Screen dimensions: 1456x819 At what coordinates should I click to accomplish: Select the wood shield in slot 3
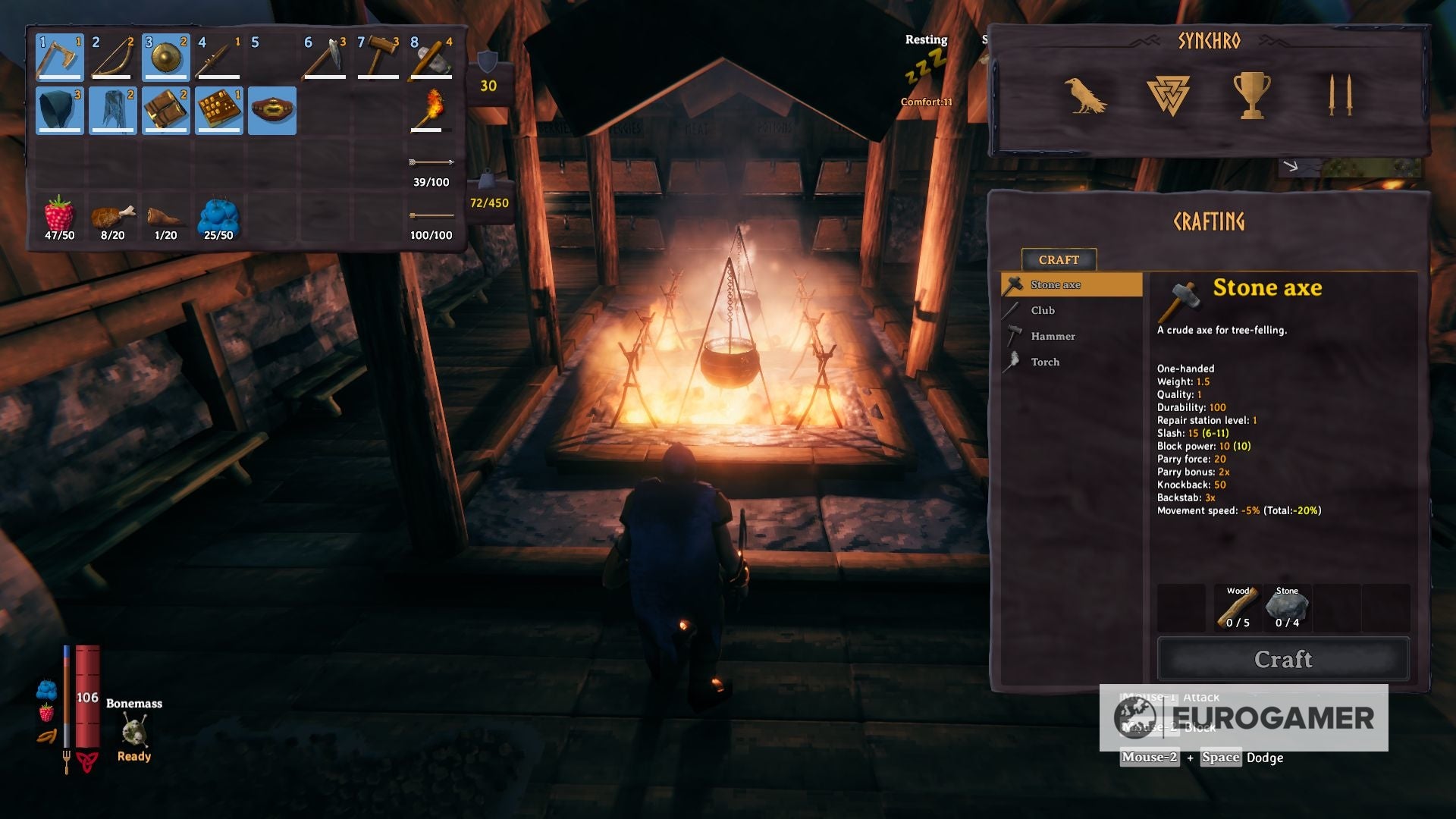click(x=165, y=59)
